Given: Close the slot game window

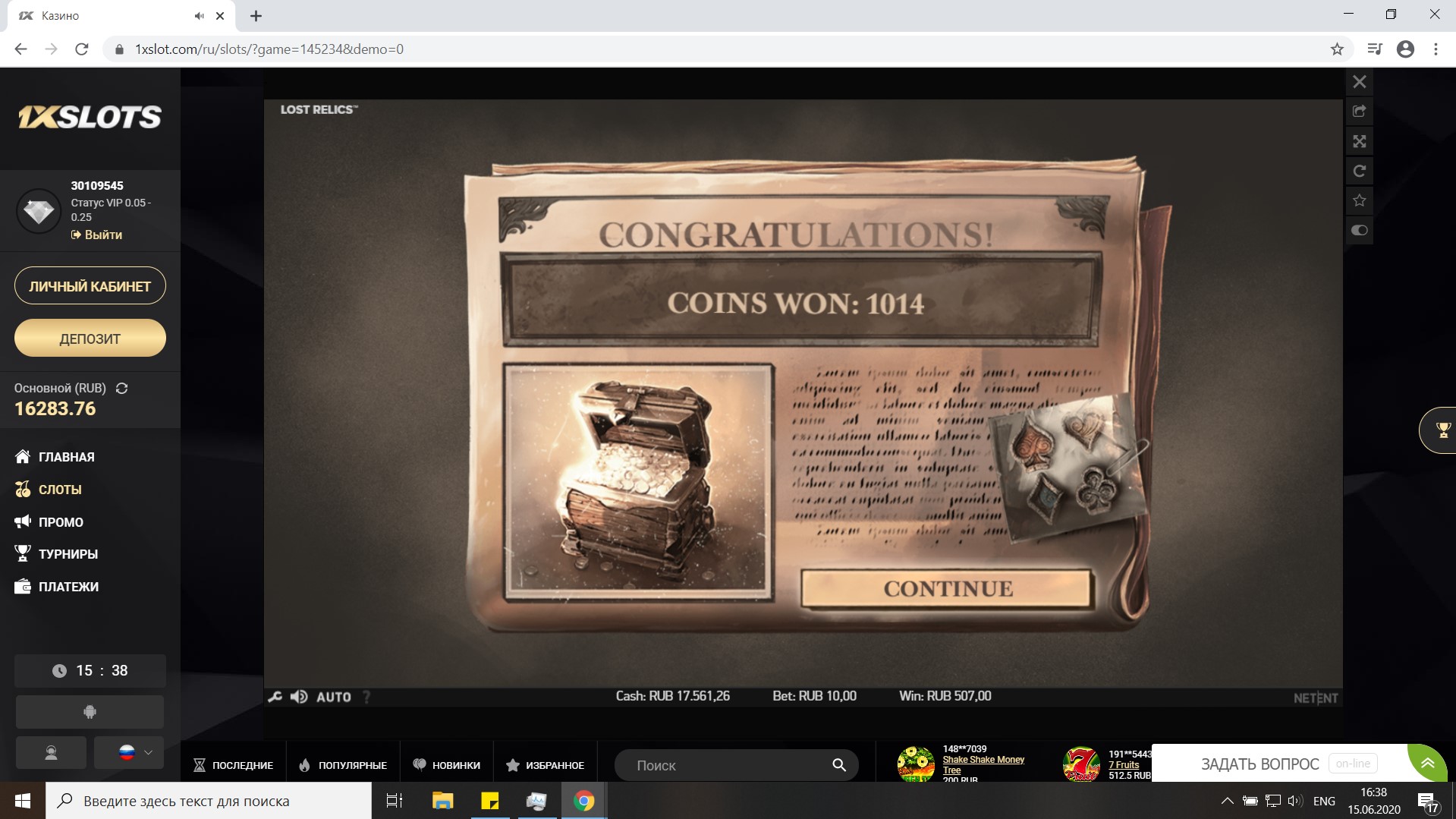Looking at the screenshot, I should click(x=1359, y=82).
